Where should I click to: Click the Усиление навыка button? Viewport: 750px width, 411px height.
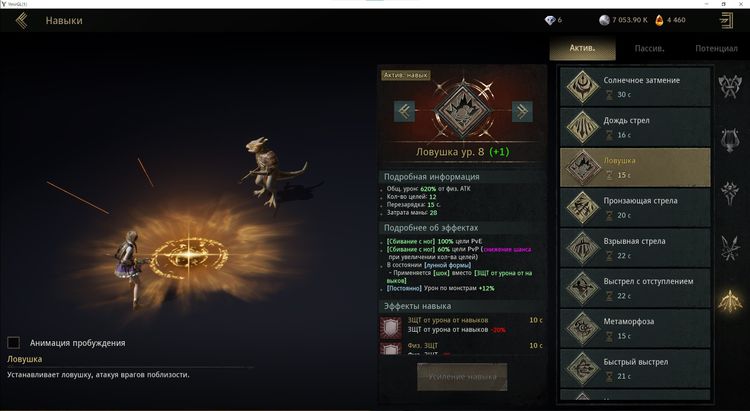coord(462,377)
